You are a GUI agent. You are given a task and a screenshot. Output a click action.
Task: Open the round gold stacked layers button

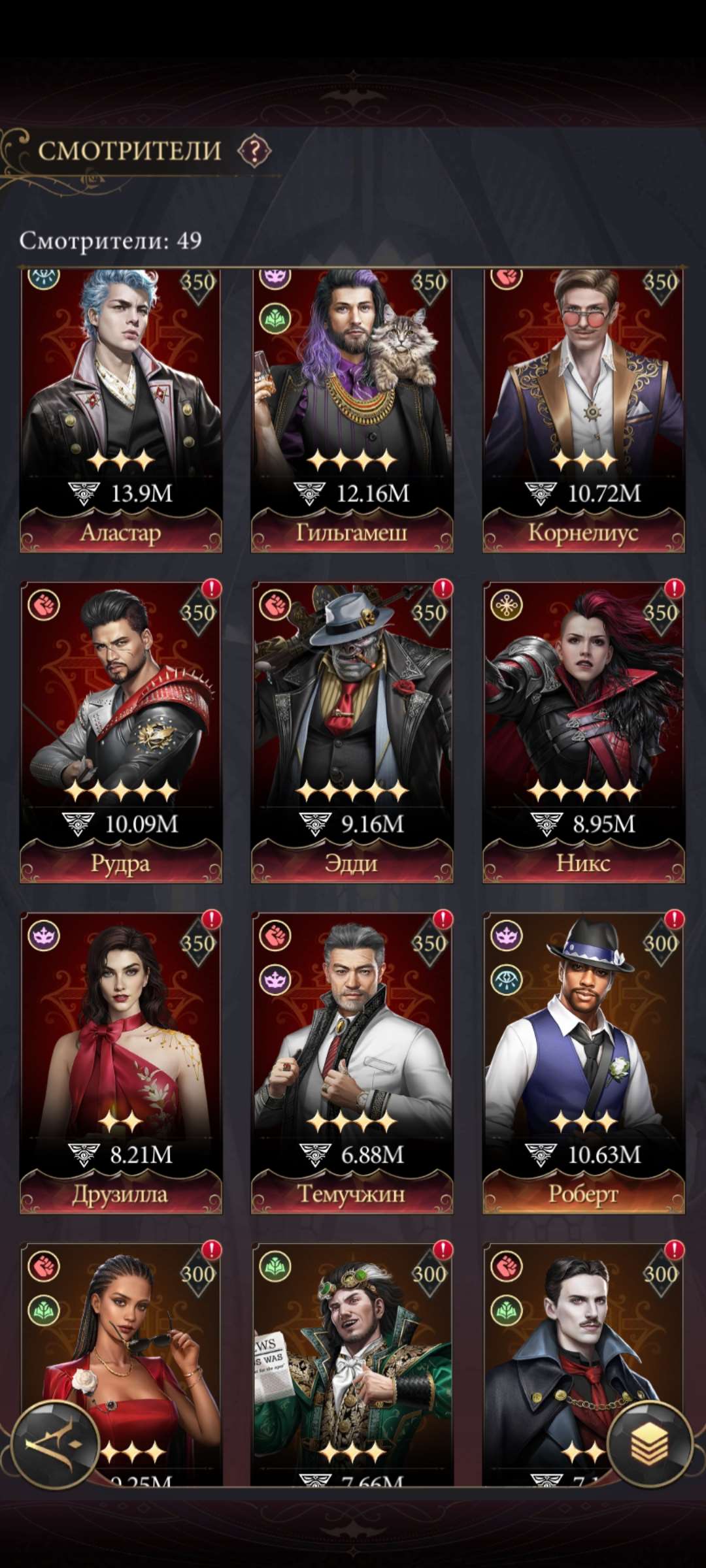pos(649,1445)
